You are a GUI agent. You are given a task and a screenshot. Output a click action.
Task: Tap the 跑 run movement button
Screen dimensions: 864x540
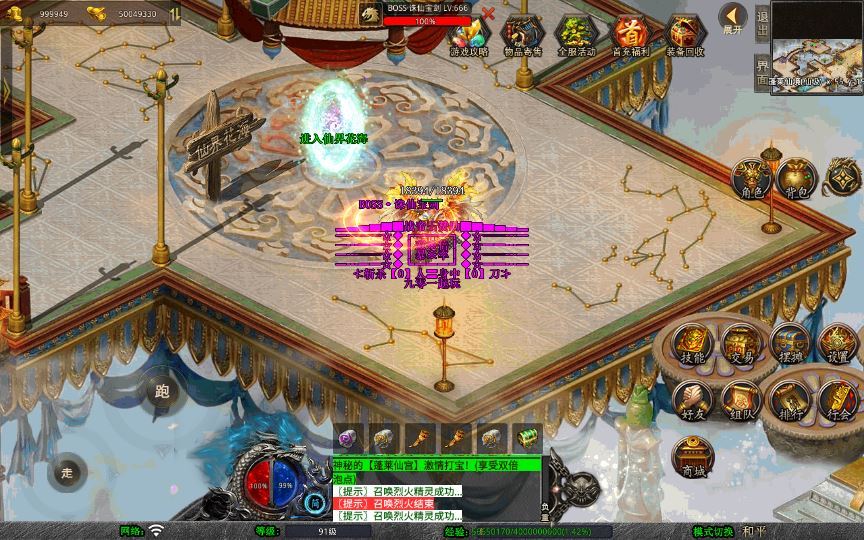(162, 392)
